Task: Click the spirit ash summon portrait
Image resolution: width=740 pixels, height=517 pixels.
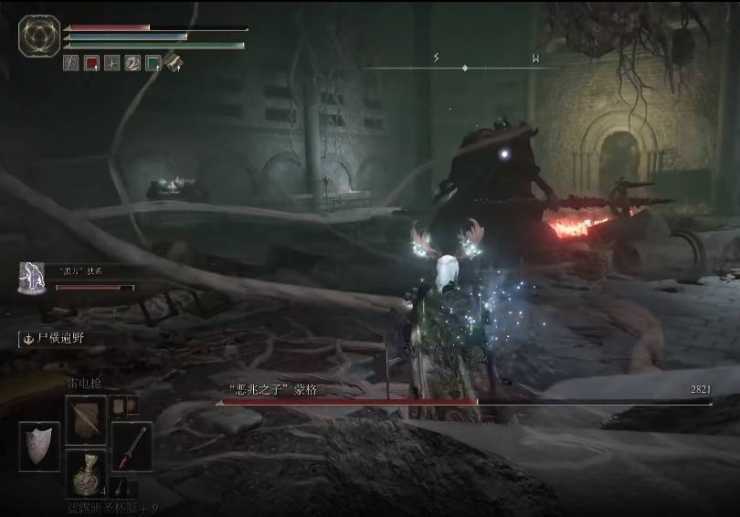Action: (33, 279)
